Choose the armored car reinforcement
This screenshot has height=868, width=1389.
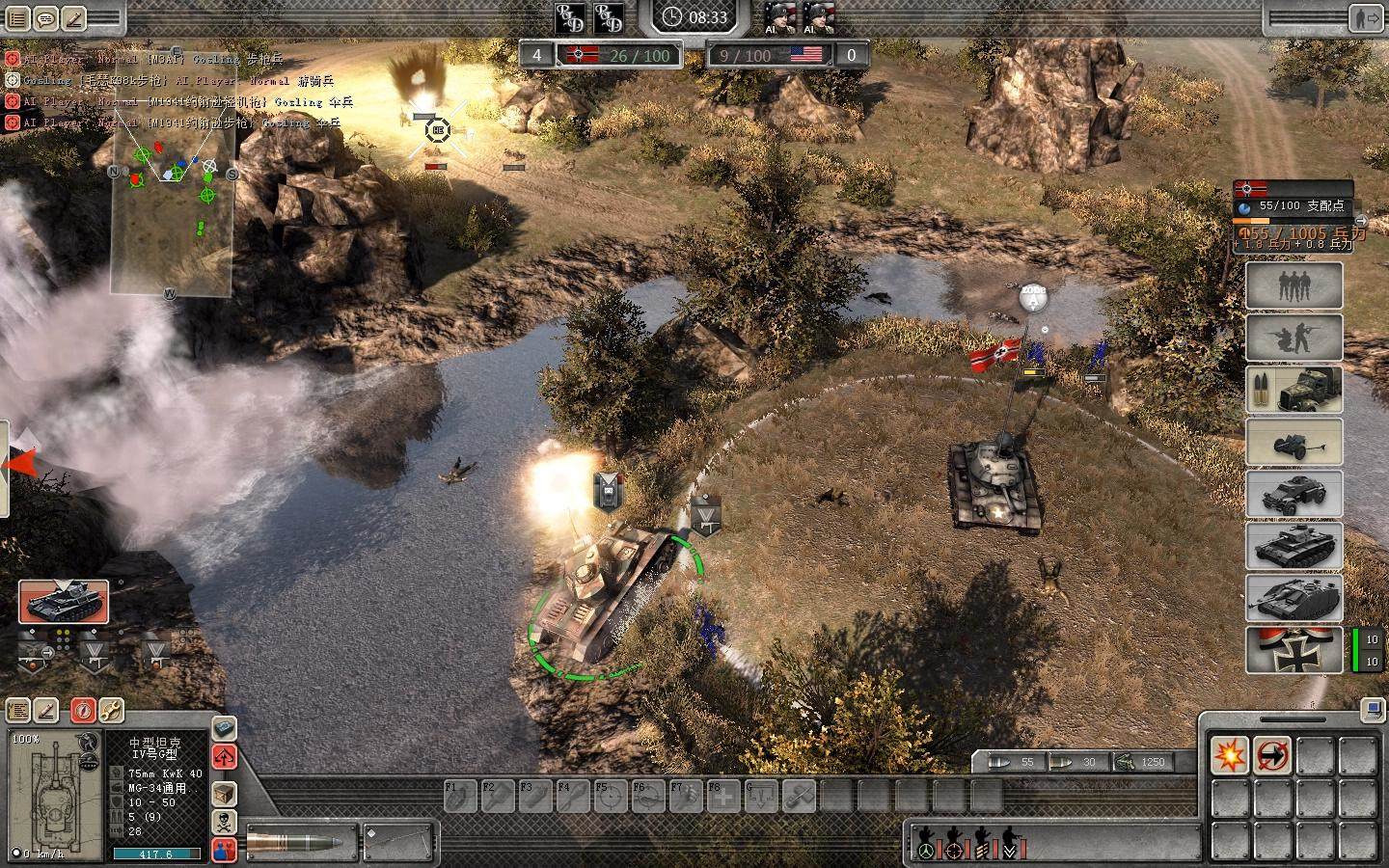pyautogui.click(x=1294, y=494)
